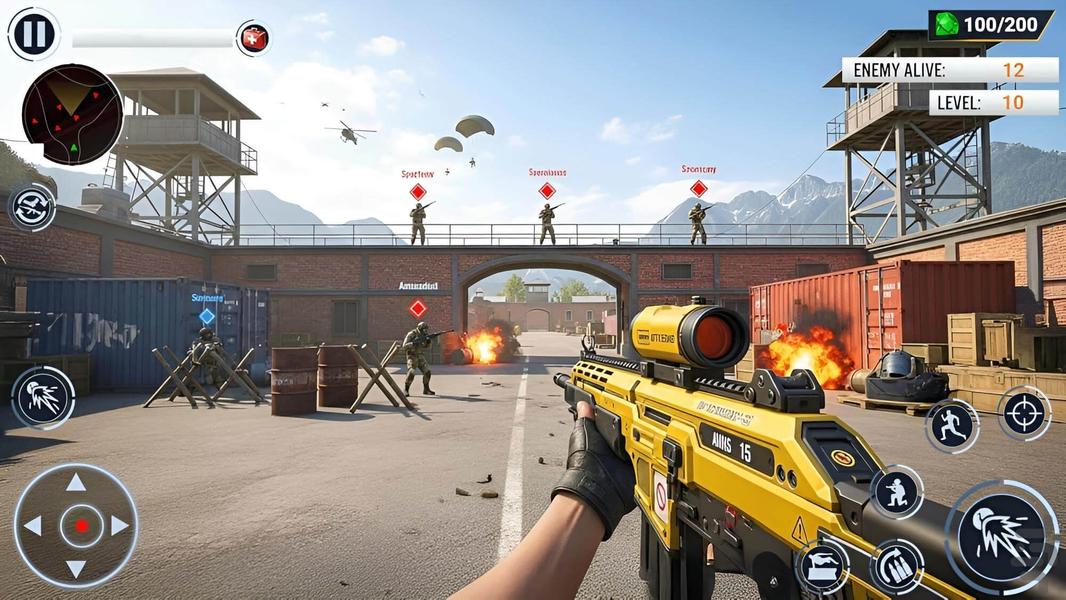Switch to the kneeling crouch stance

[x=896, y=492]
